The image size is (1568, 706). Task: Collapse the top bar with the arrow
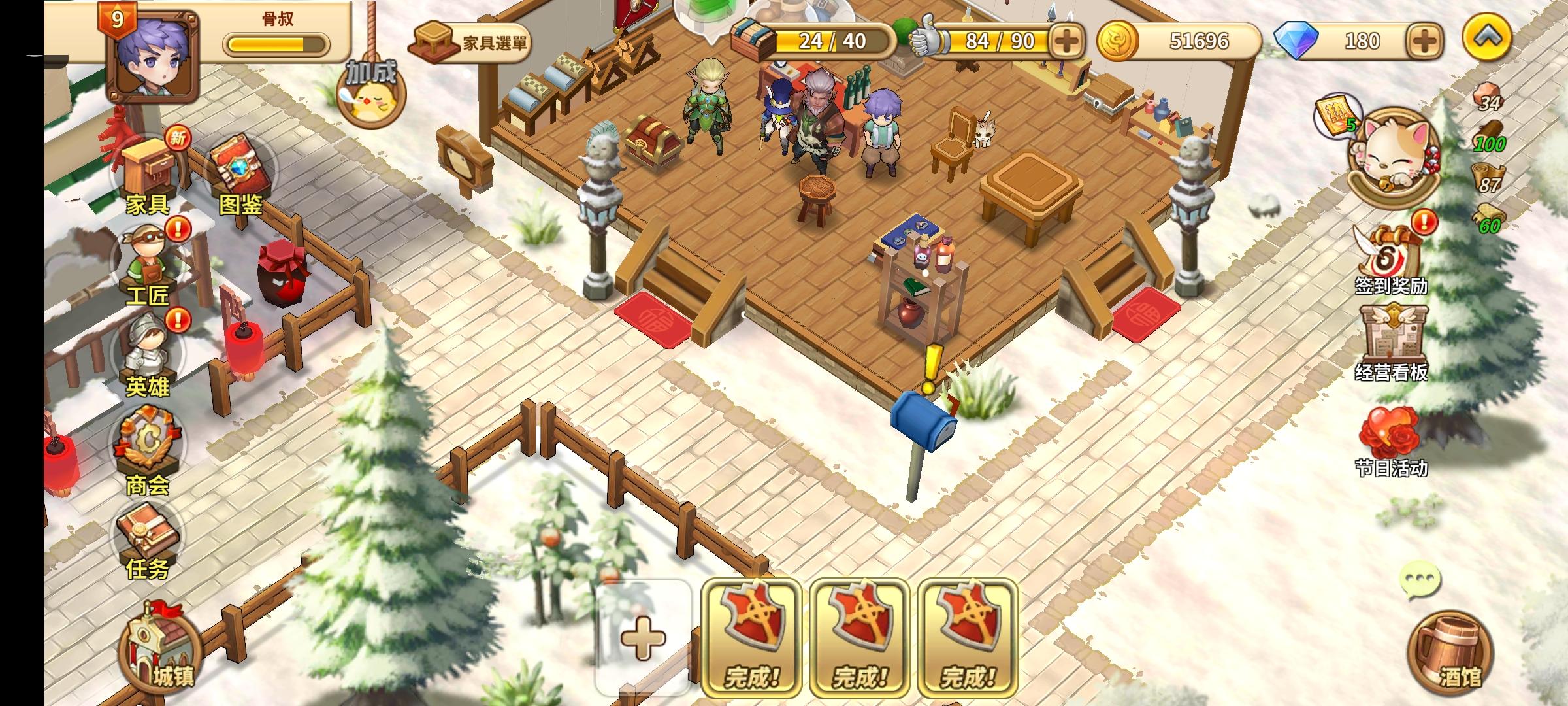coord(1490,36)
